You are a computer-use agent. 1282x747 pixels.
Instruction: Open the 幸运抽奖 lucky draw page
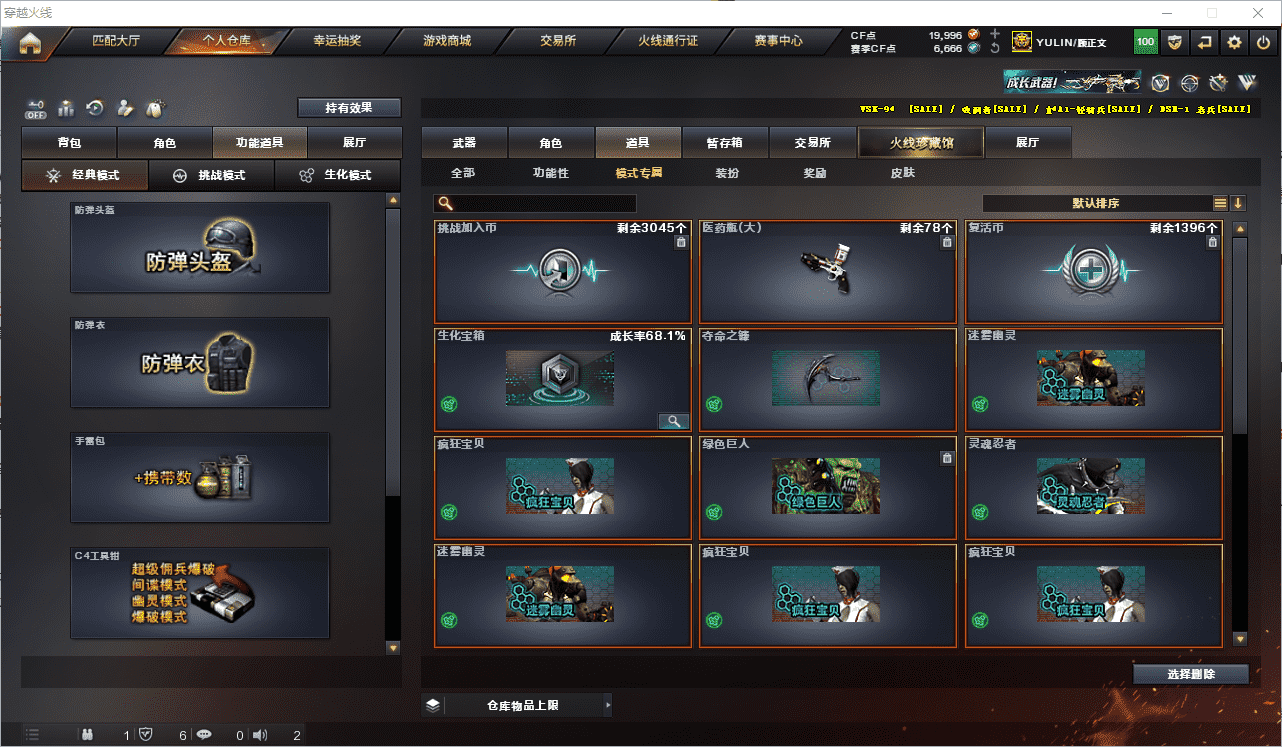point(337,41)
